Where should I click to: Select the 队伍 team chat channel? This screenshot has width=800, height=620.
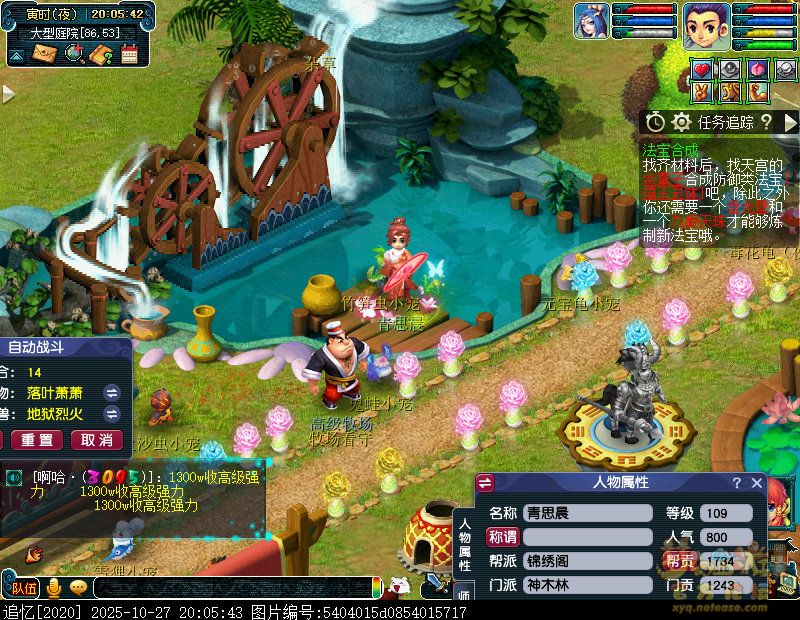pyautogui.click(x=24, y=588)
